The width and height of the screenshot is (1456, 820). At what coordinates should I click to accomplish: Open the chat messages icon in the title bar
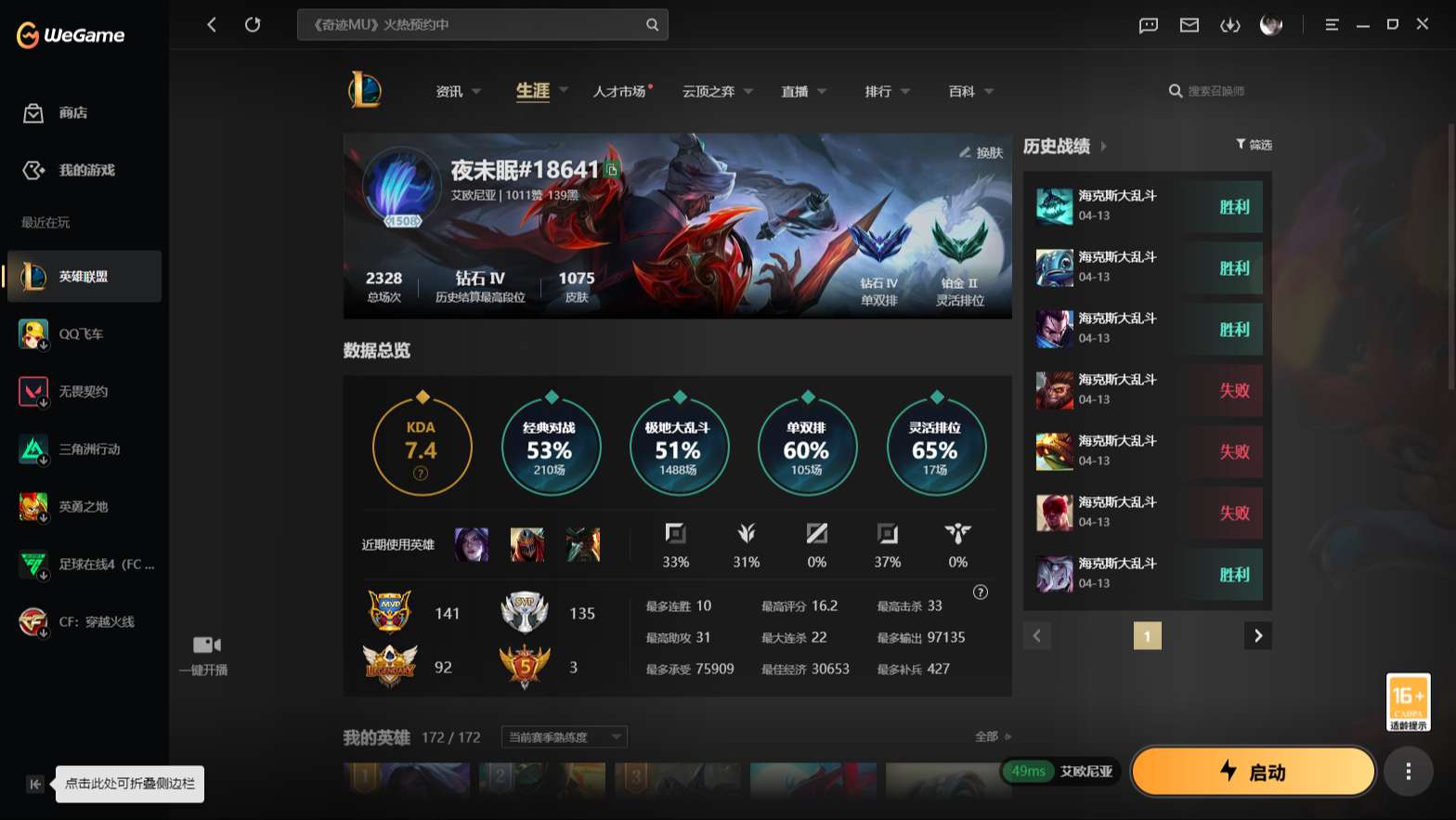[x=1148, y=25]
